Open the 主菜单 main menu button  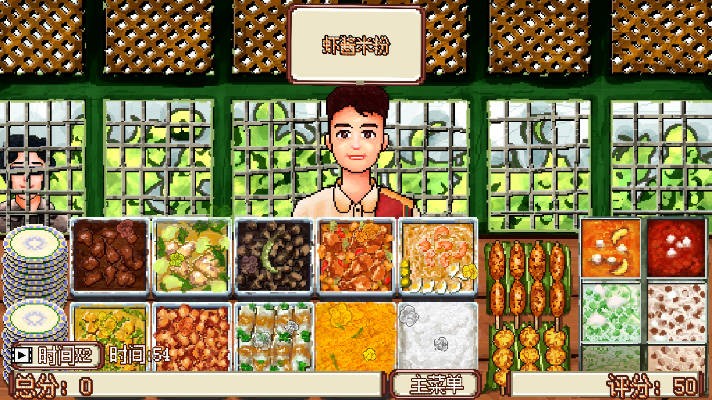point(438,384)
